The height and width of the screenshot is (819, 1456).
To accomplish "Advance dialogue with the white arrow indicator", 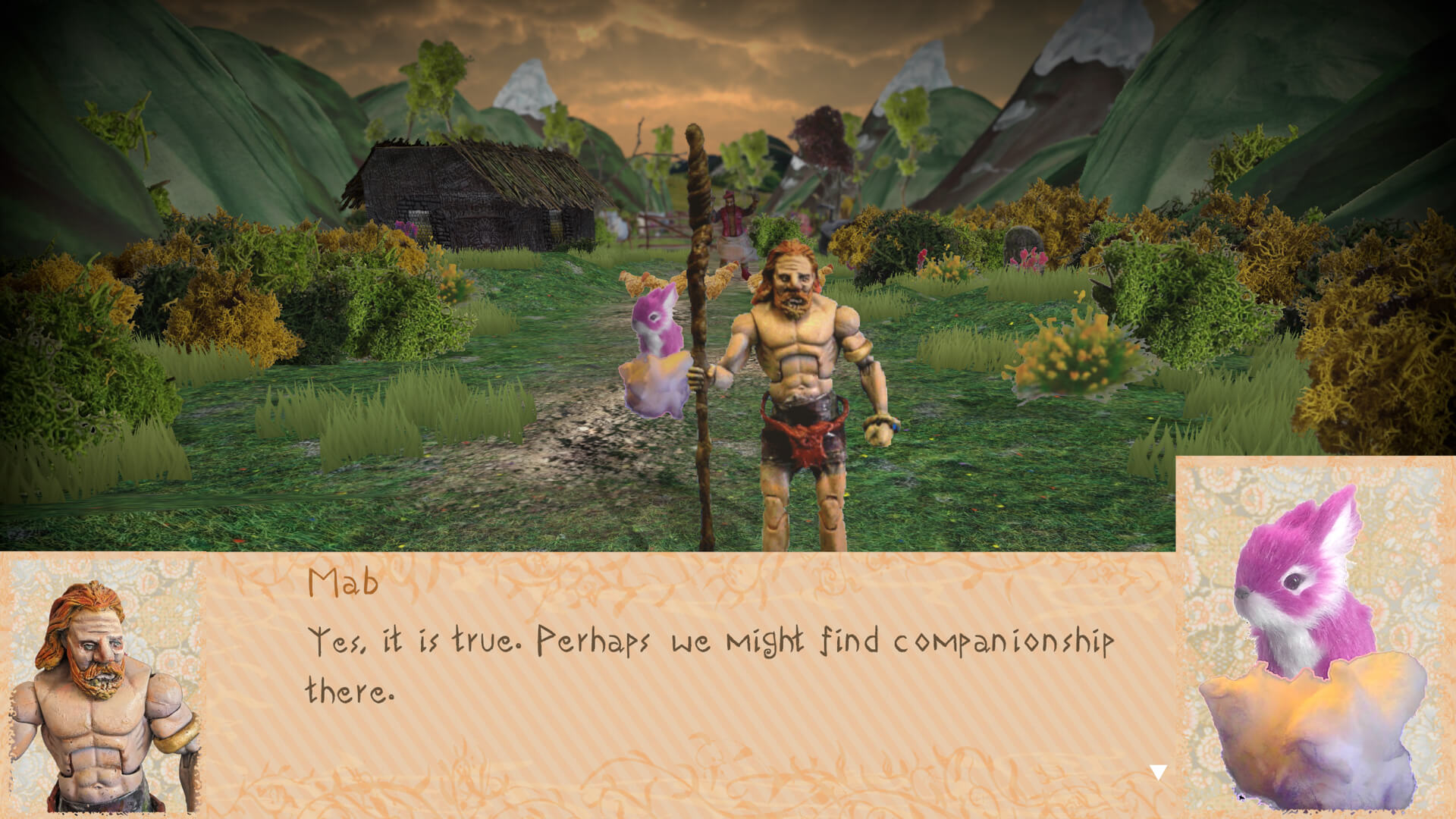I will click(x=1158, y=773).
